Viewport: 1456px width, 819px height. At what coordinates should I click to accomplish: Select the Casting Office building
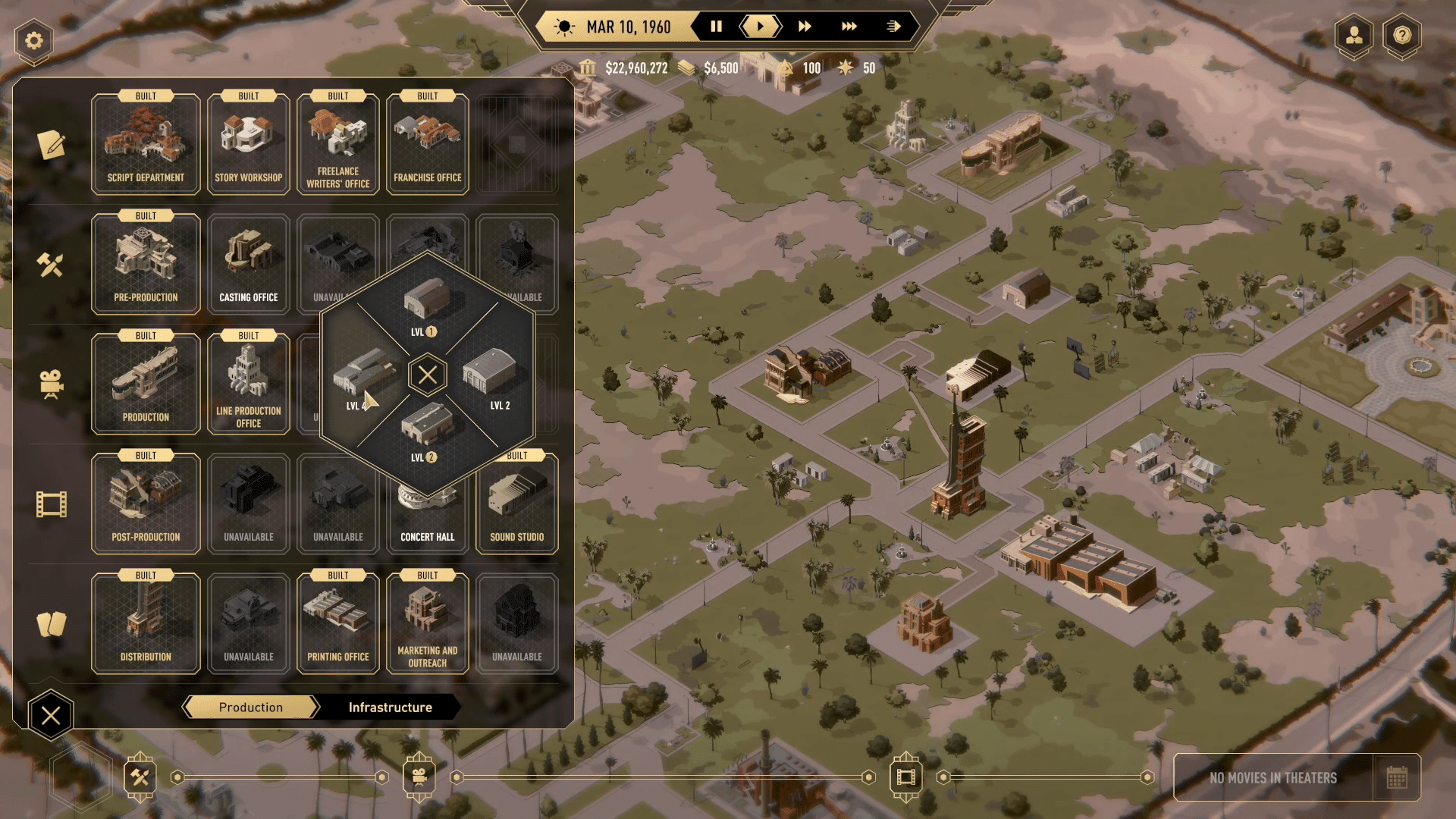pyautogui.click(x=249, y=264)
